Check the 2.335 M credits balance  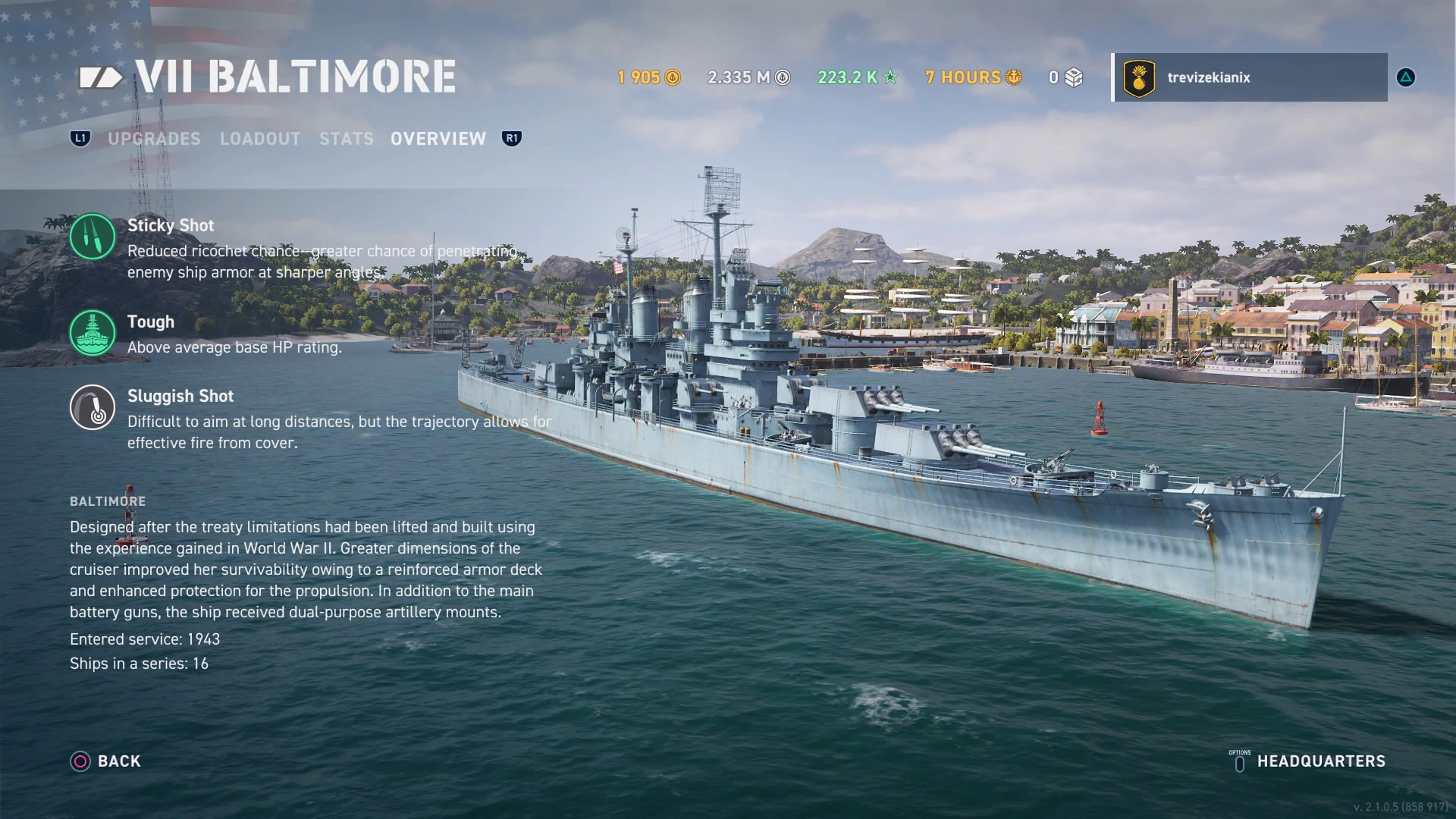(x=748, y=77)
